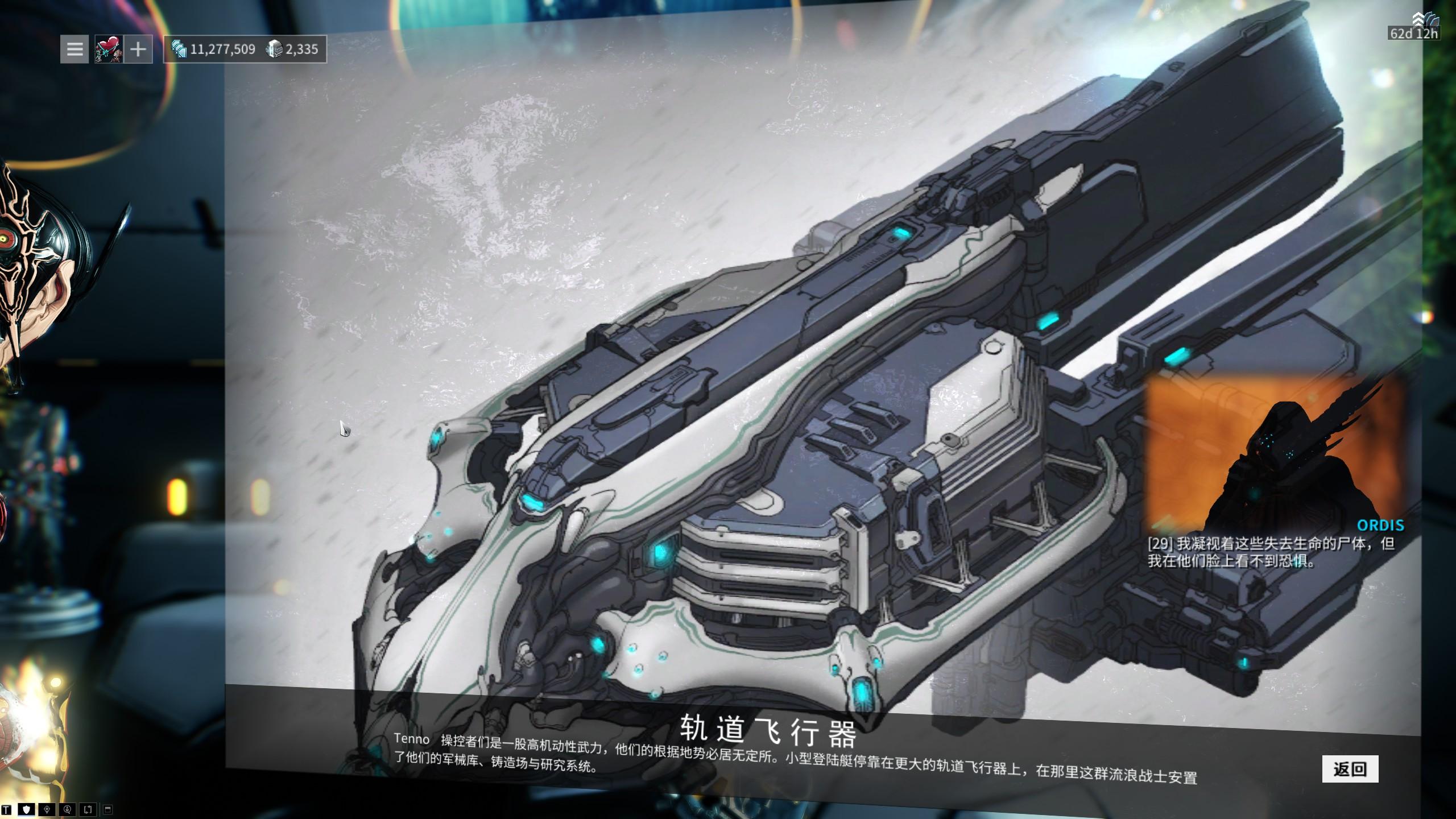
Task: Select the shield status icon in bottom toolbar
Action: (27, 810)
